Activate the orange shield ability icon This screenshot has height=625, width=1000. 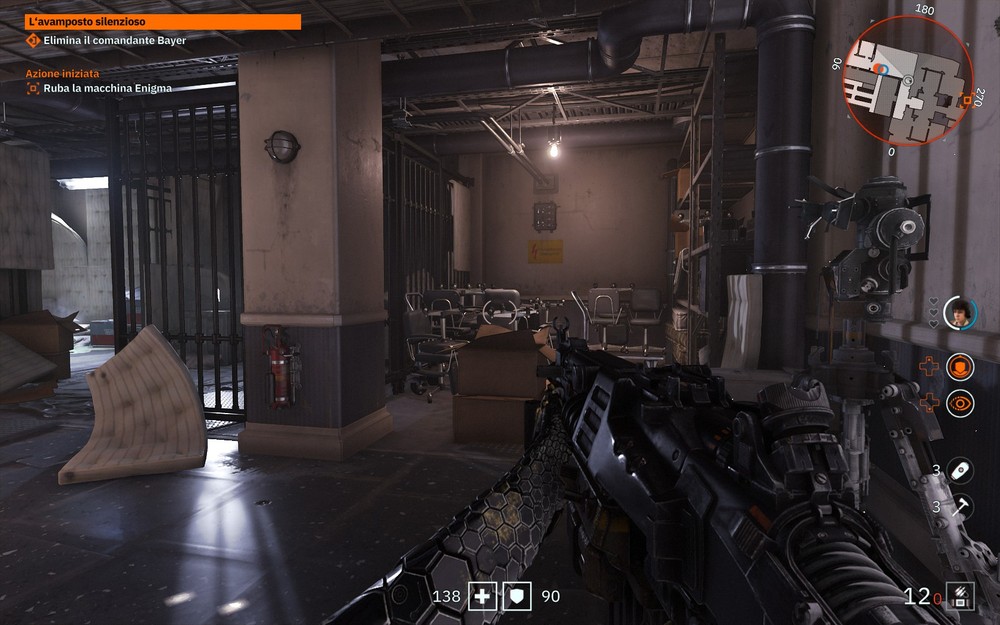(x=960, y=367)
